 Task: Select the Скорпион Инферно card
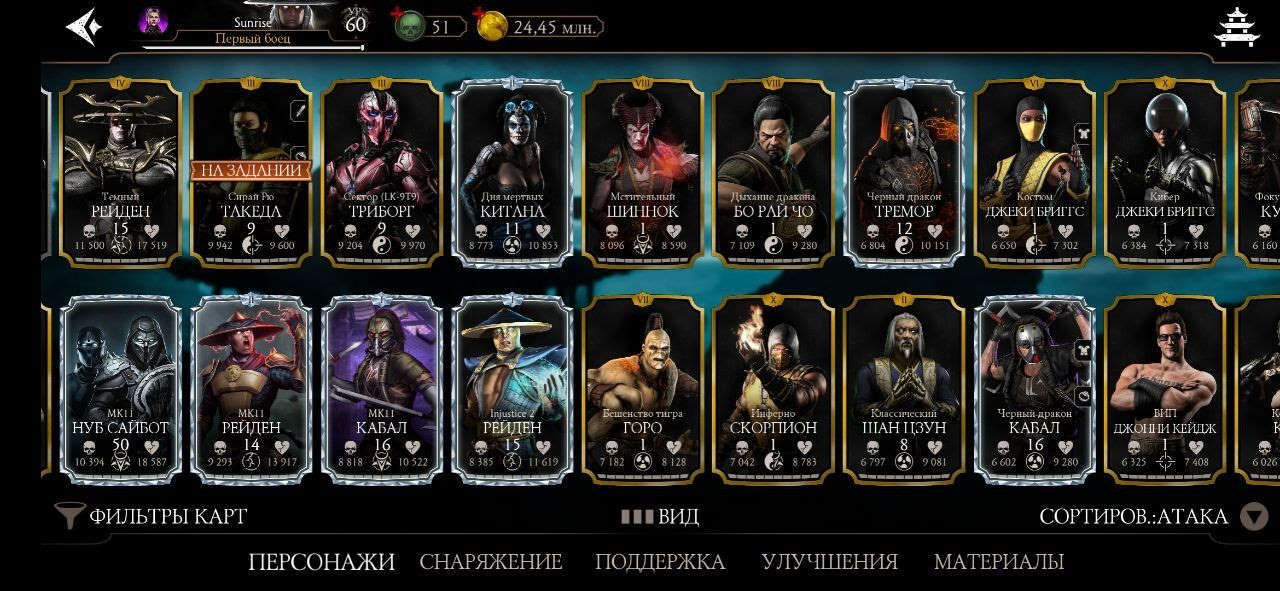pos(772,388)
